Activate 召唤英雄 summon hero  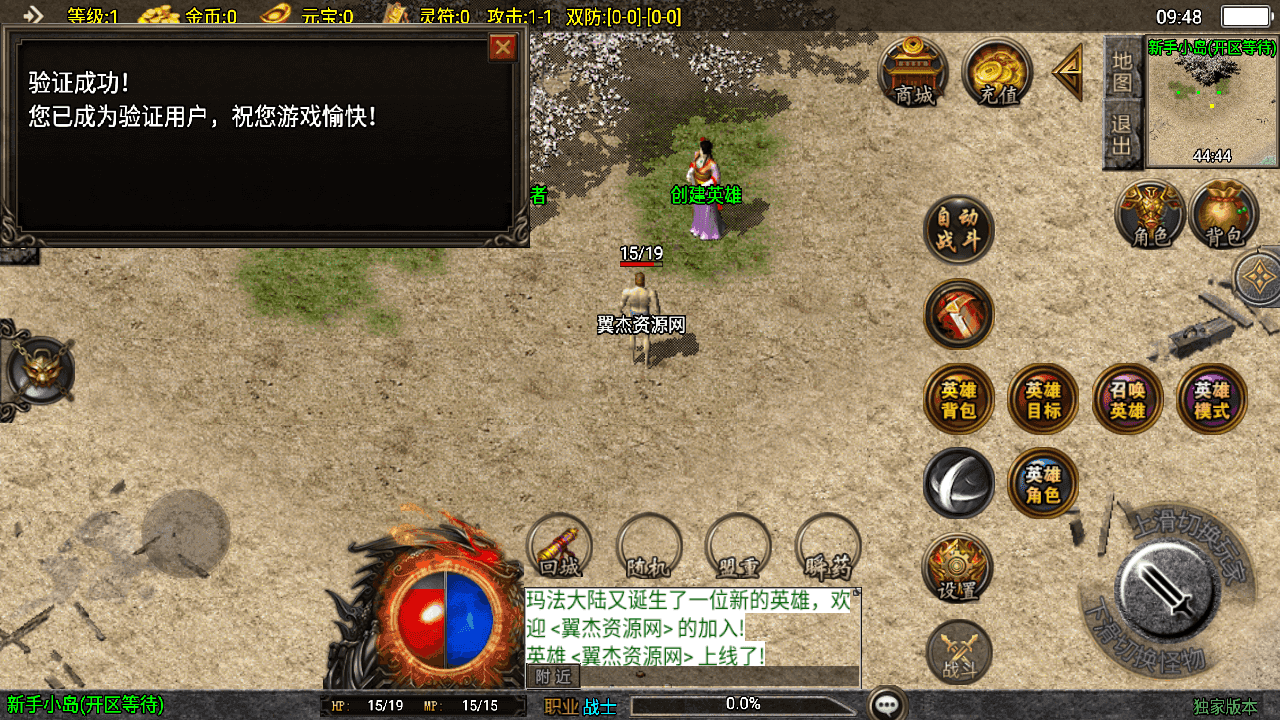click(x=1127, y=399)
